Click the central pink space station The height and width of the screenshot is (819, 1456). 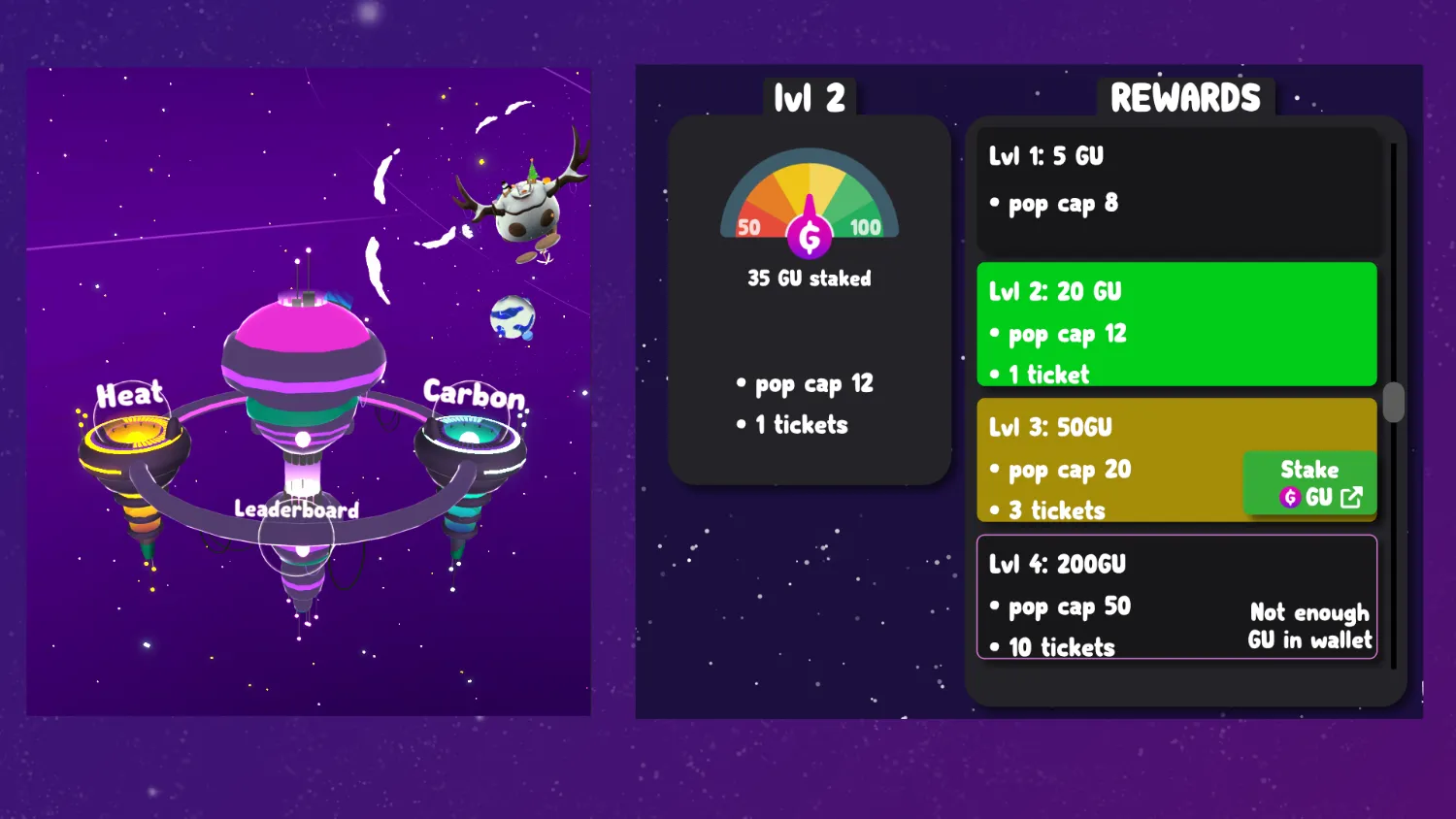[304, 349]
